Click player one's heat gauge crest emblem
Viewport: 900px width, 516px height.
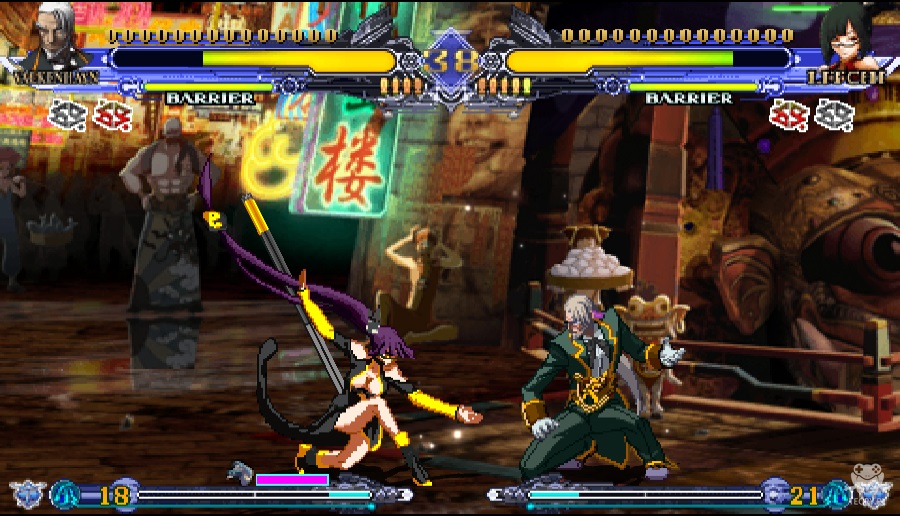click(x=26, y=494)
